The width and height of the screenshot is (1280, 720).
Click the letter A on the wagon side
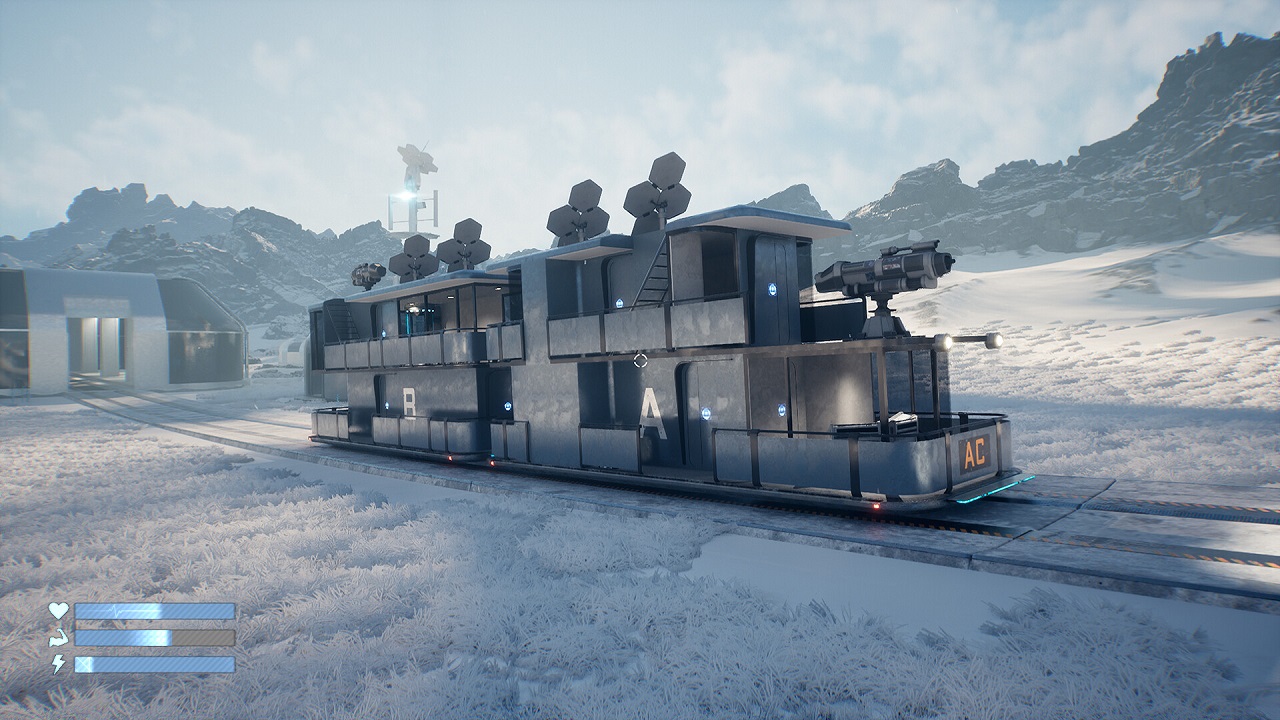tap(651, 410)
